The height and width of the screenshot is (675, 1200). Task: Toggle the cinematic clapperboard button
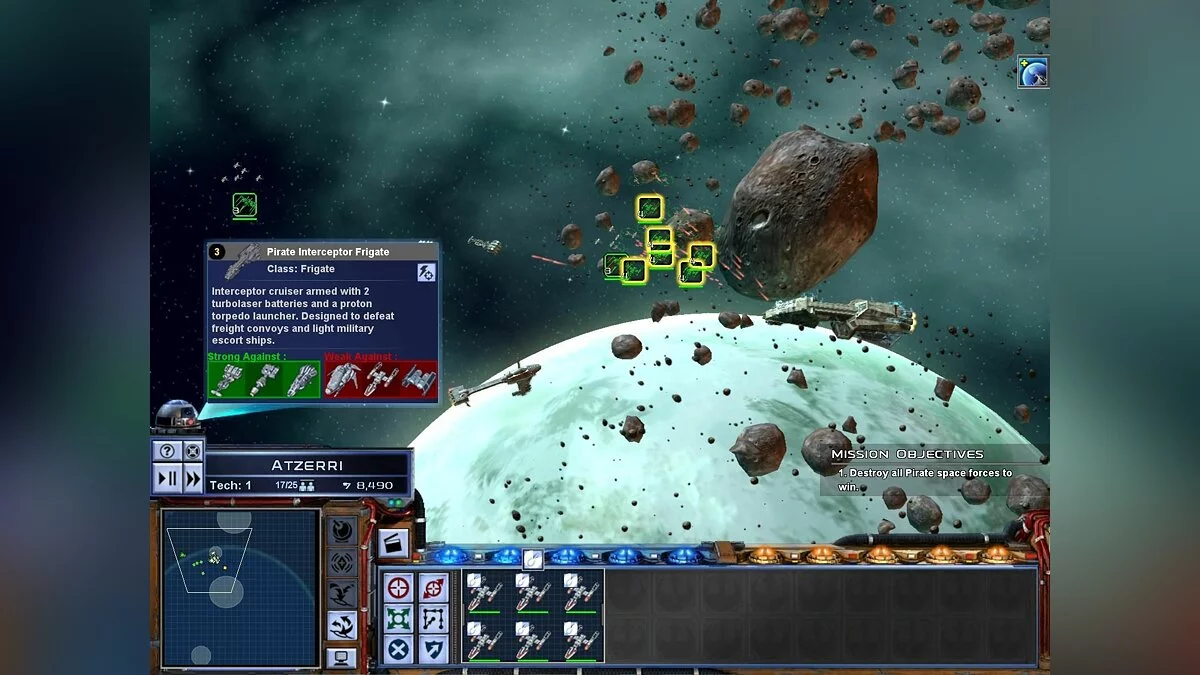[393, 544]
